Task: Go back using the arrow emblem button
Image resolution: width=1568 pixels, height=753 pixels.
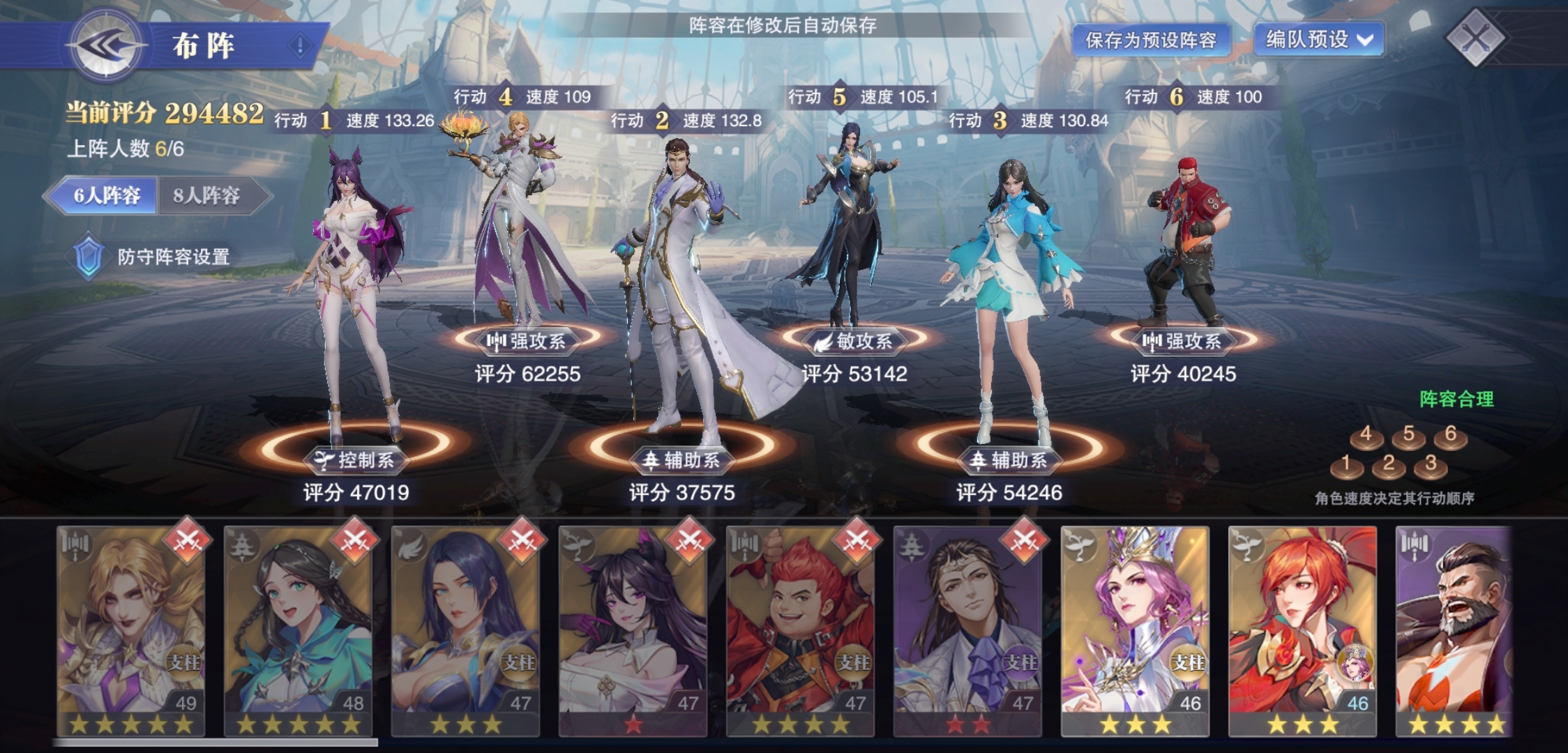Action: [106, 46]
